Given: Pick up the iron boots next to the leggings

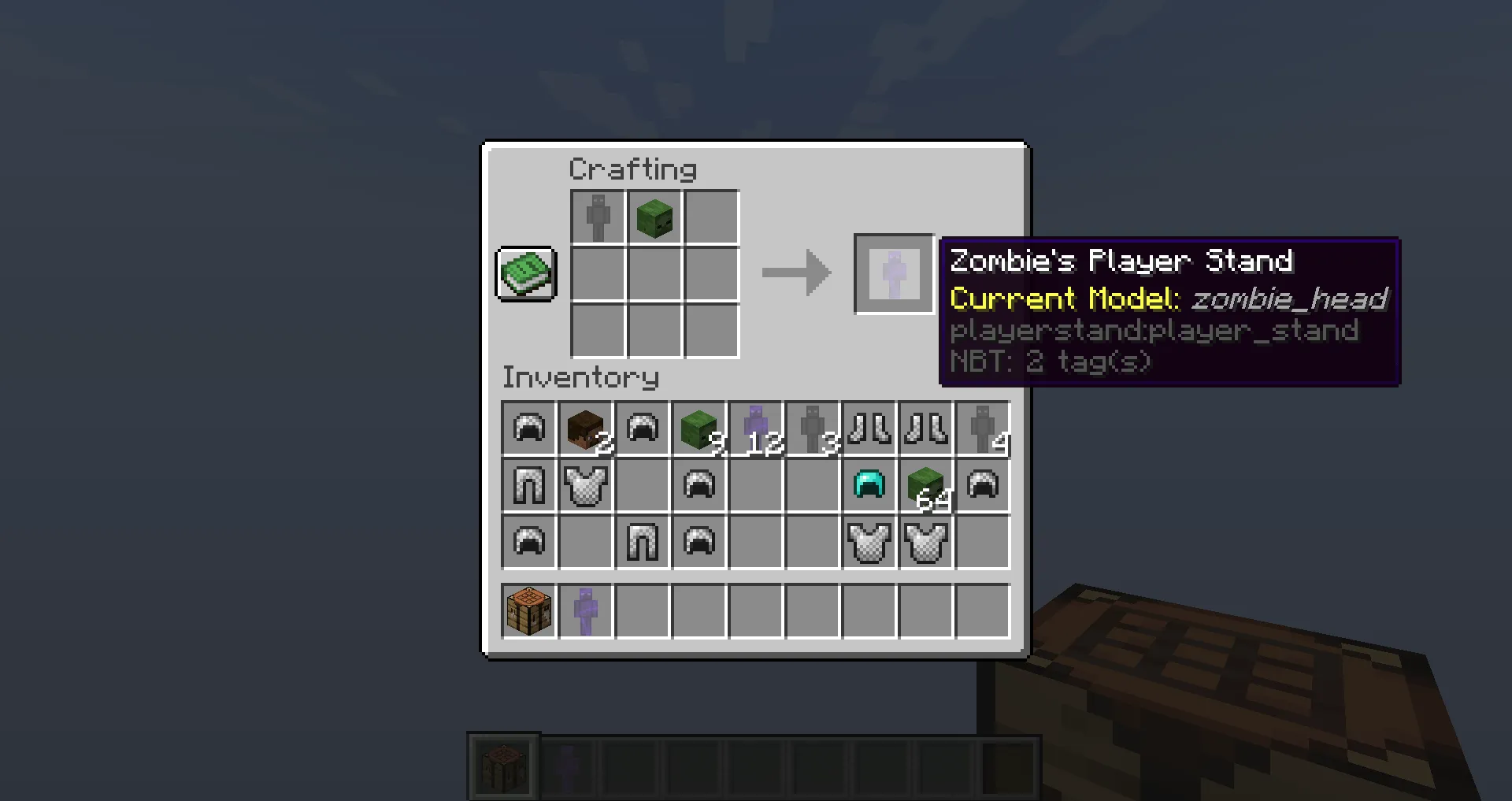Looking at the screenshot, I should (x=869, y=429).
